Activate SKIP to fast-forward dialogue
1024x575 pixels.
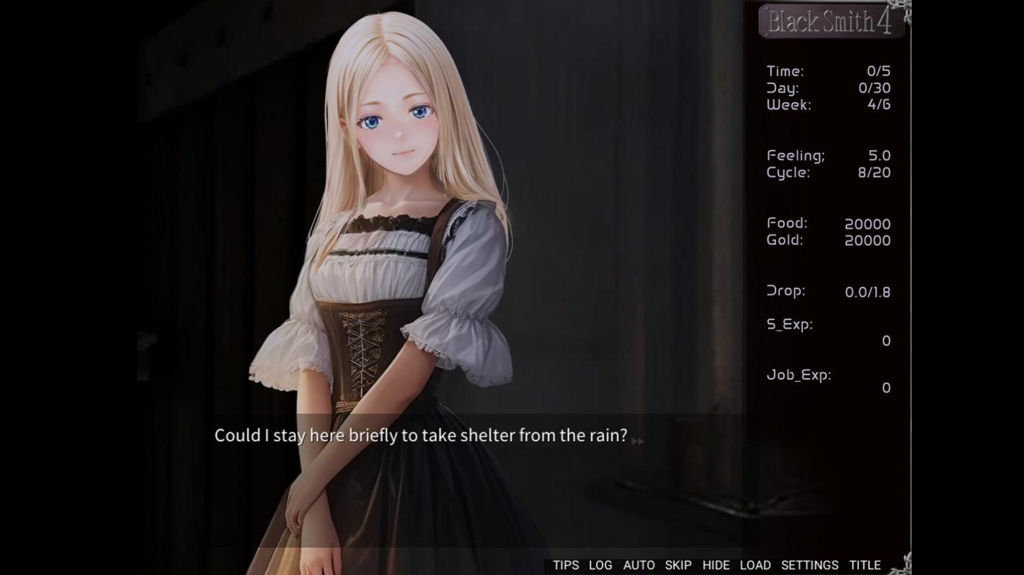(x=678, y=565)
